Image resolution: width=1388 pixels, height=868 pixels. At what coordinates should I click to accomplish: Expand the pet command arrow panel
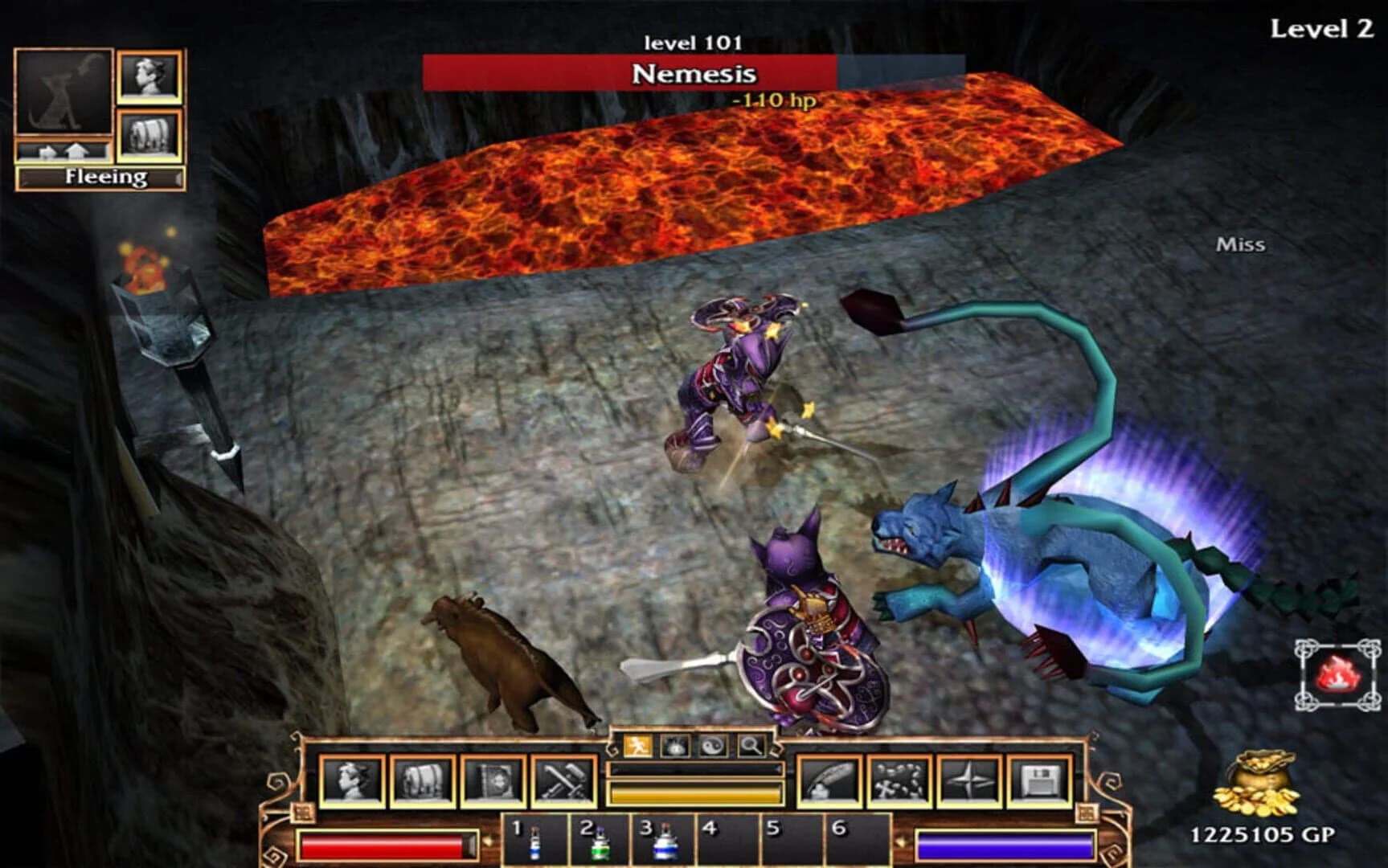click(x=62, y=150)
